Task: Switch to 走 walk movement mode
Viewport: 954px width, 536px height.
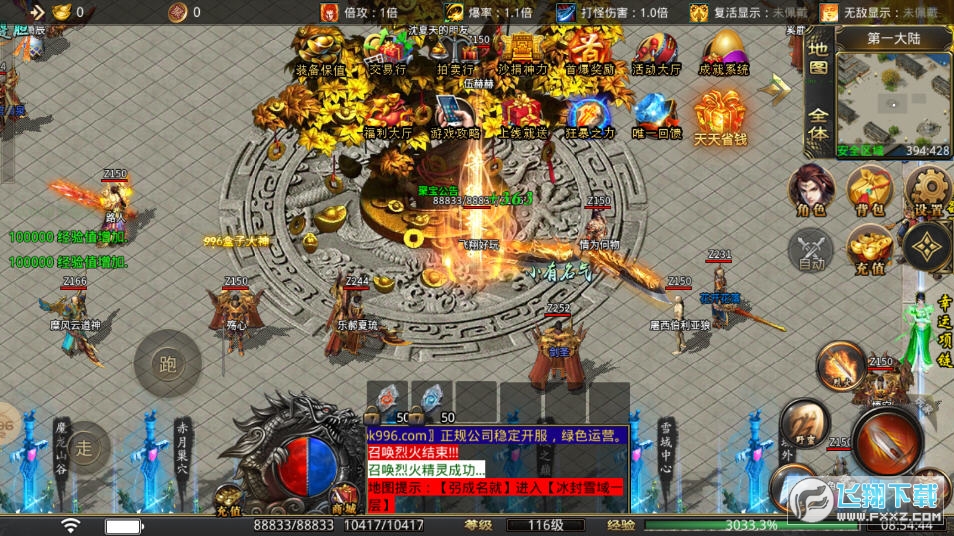Action: pyautogui.click(x=86, y=448)
